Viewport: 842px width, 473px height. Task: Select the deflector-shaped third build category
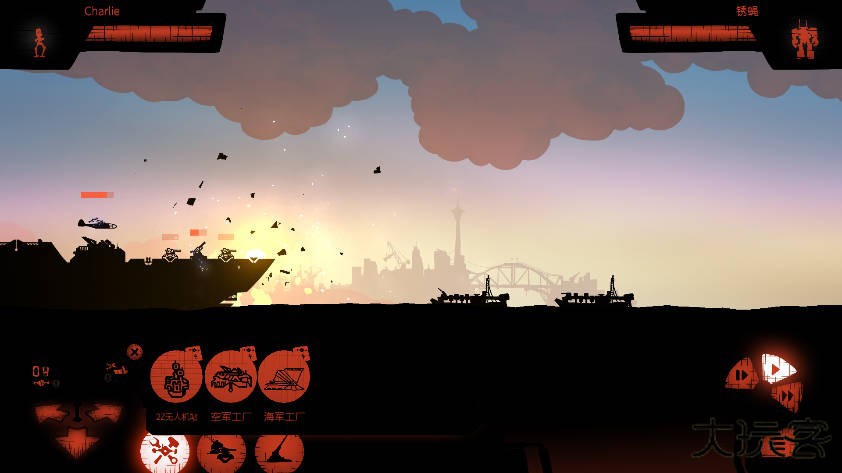click(279, 453)
